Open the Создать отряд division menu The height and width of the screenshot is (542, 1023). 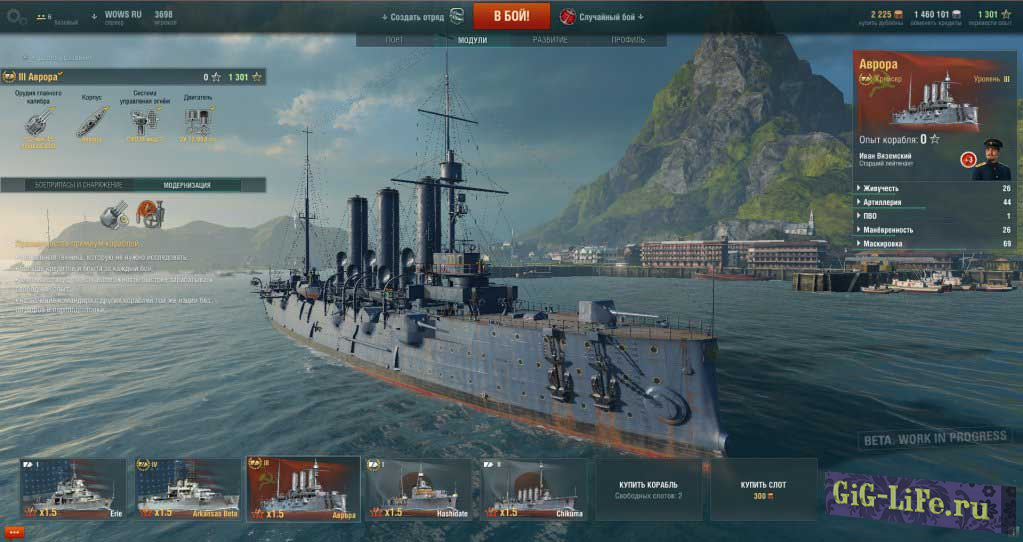(x=412, y=17)
